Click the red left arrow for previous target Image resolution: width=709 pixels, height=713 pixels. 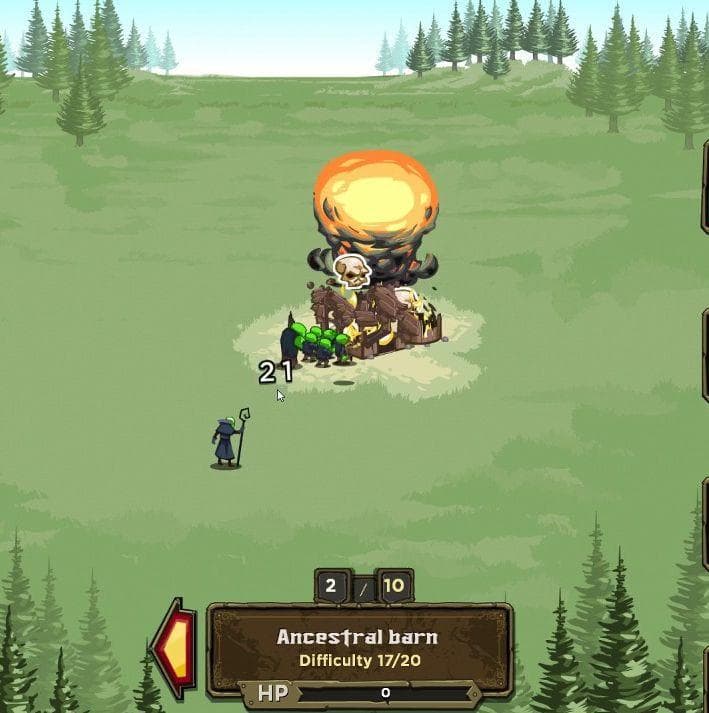coord(175,647)
